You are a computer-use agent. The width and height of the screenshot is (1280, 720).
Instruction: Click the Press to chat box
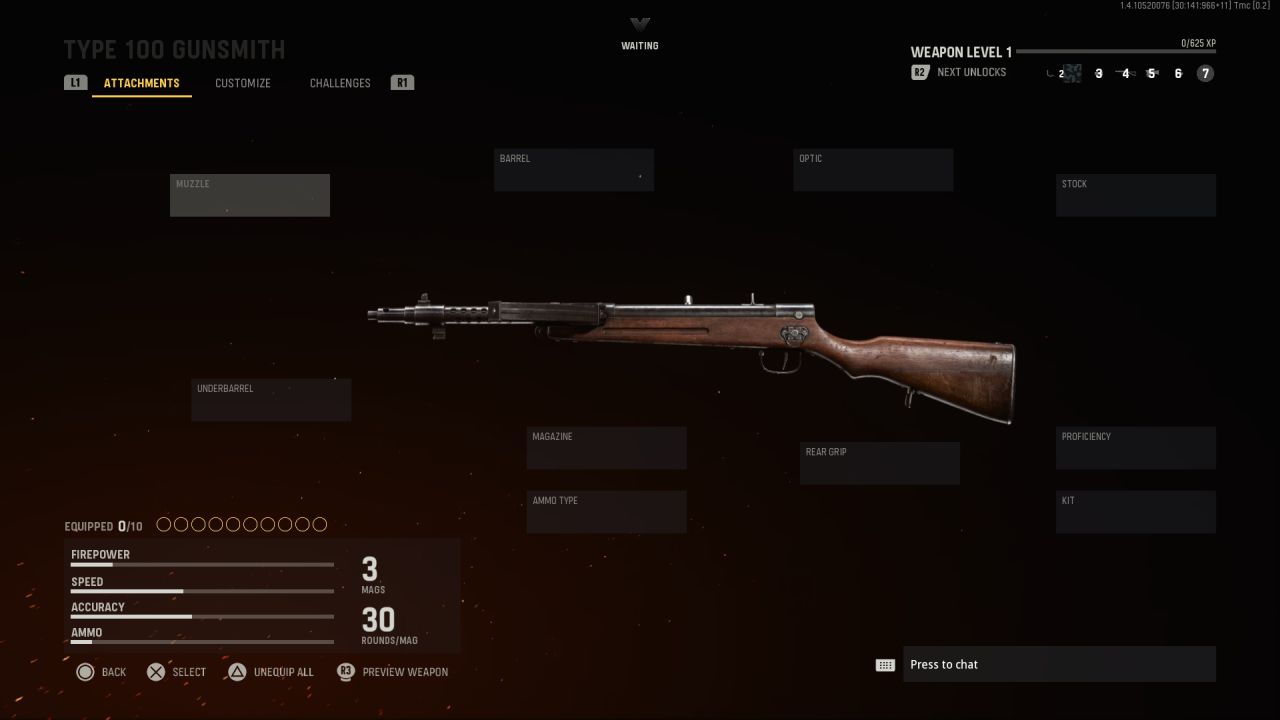pyautogui.click(x=1059, y=665)
